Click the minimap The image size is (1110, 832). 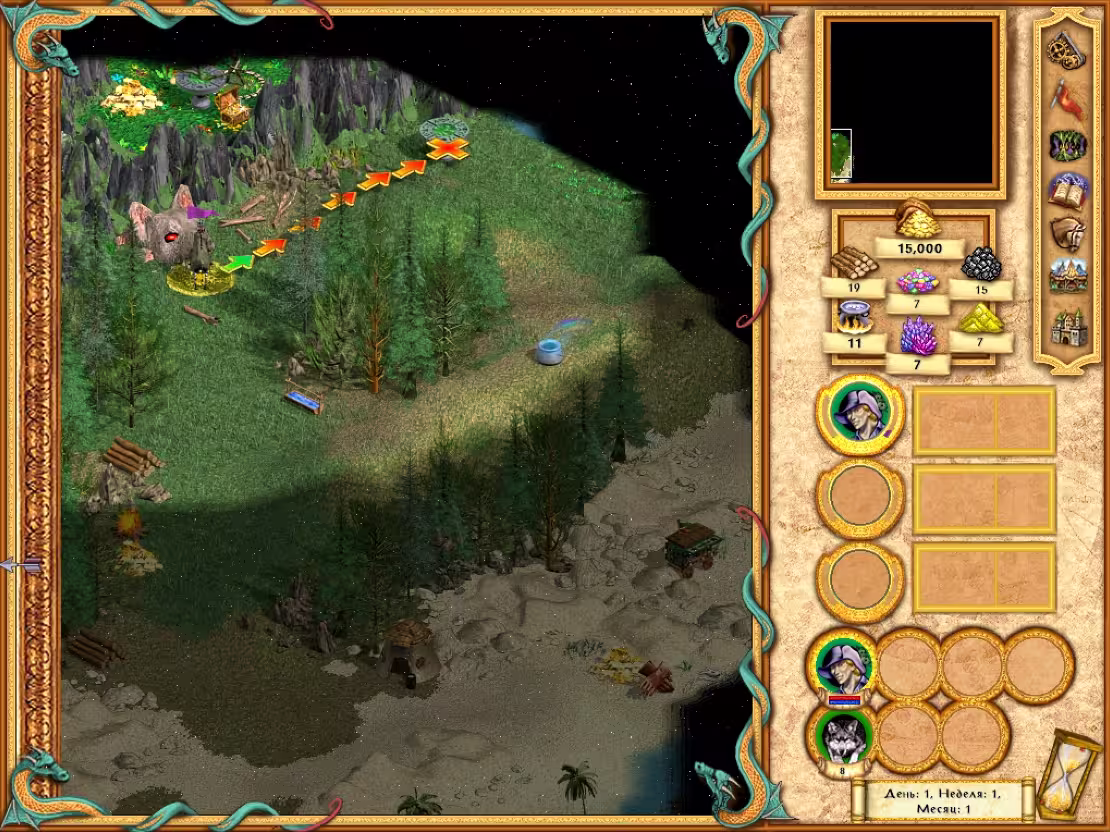pos(911,103)
